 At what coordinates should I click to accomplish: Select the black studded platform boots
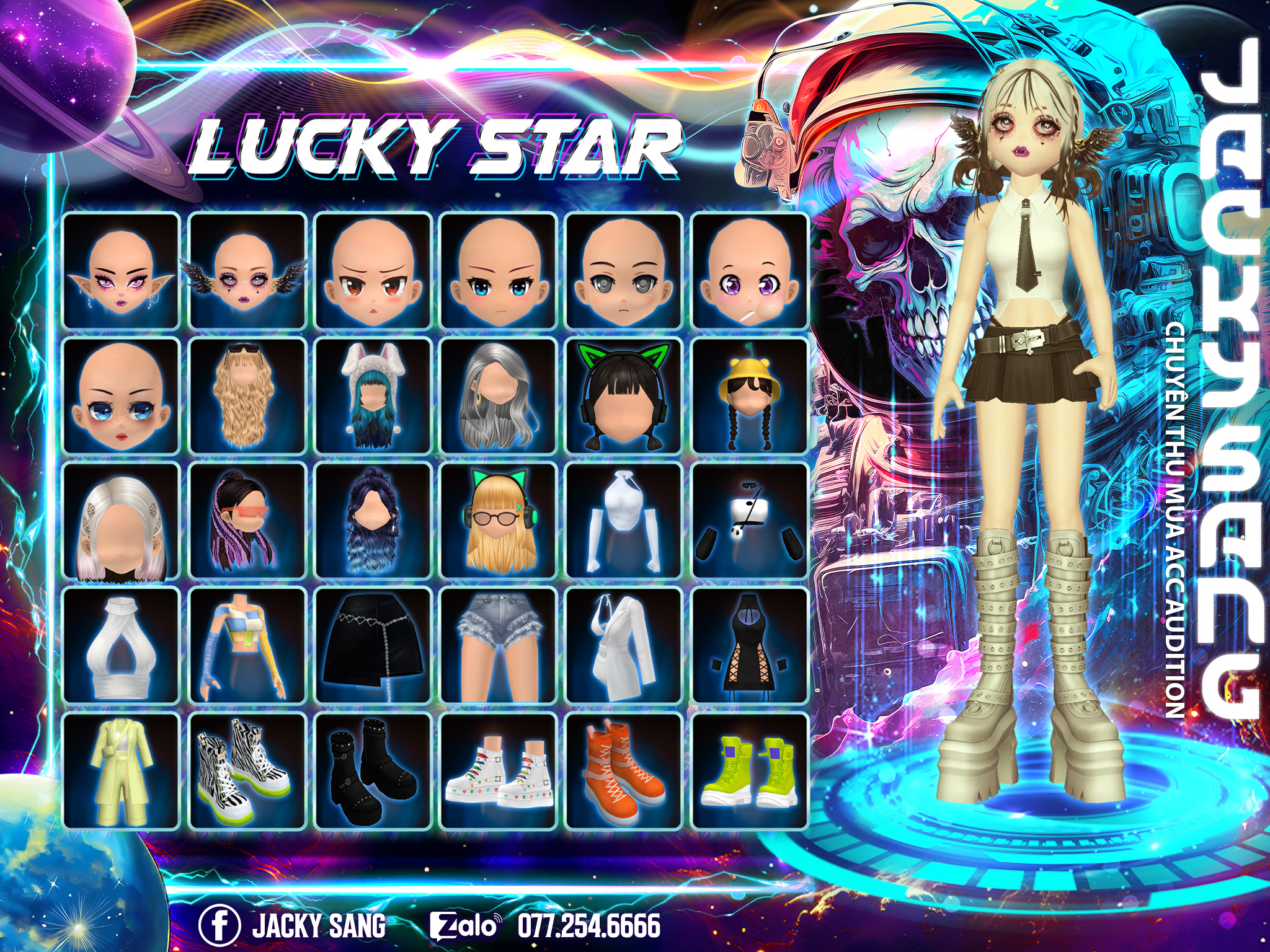coord(373,771)
